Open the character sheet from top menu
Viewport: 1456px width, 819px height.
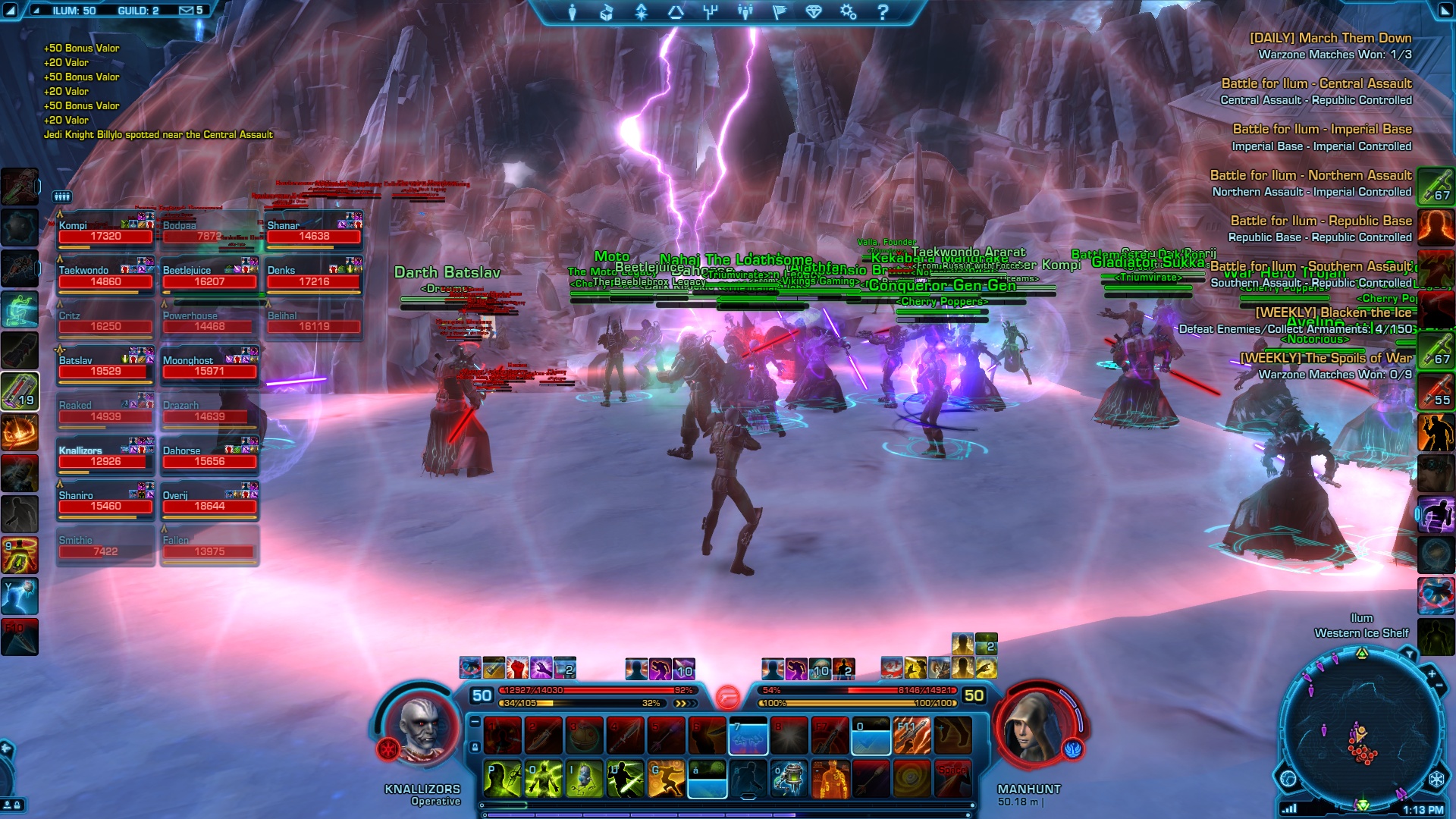573,12
